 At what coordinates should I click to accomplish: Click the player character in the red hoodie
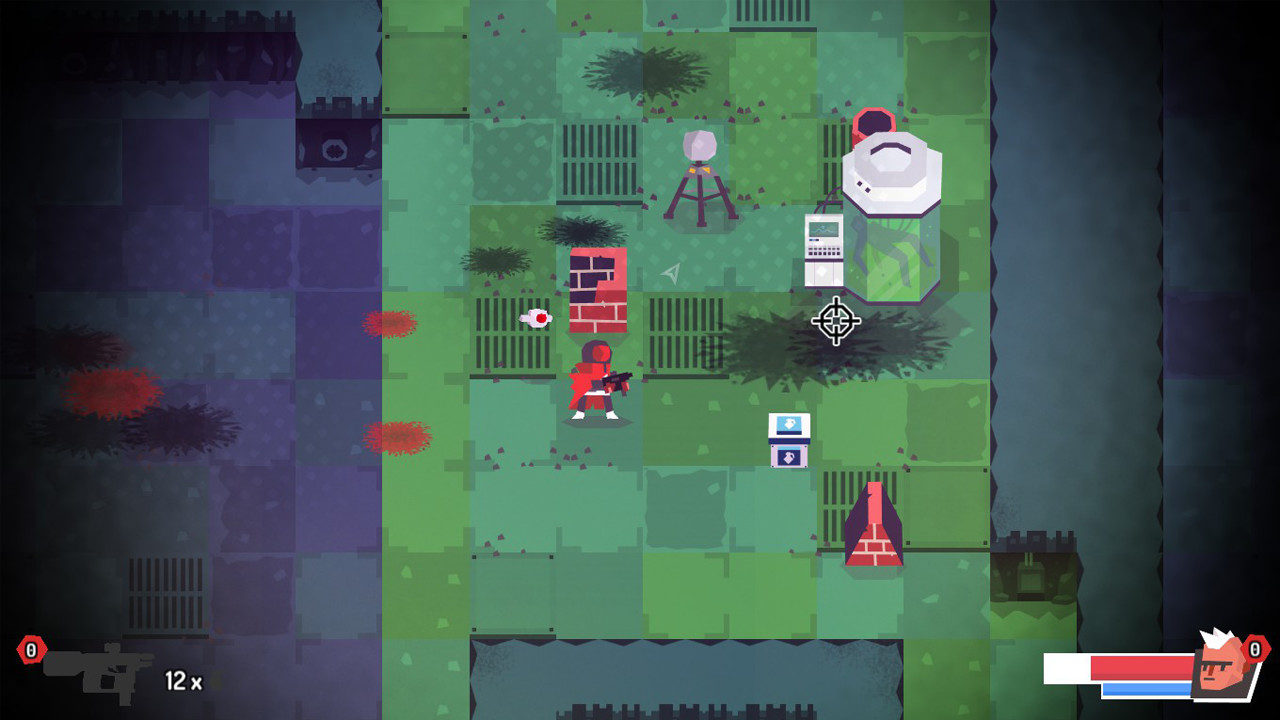click(x=595, y=385)
